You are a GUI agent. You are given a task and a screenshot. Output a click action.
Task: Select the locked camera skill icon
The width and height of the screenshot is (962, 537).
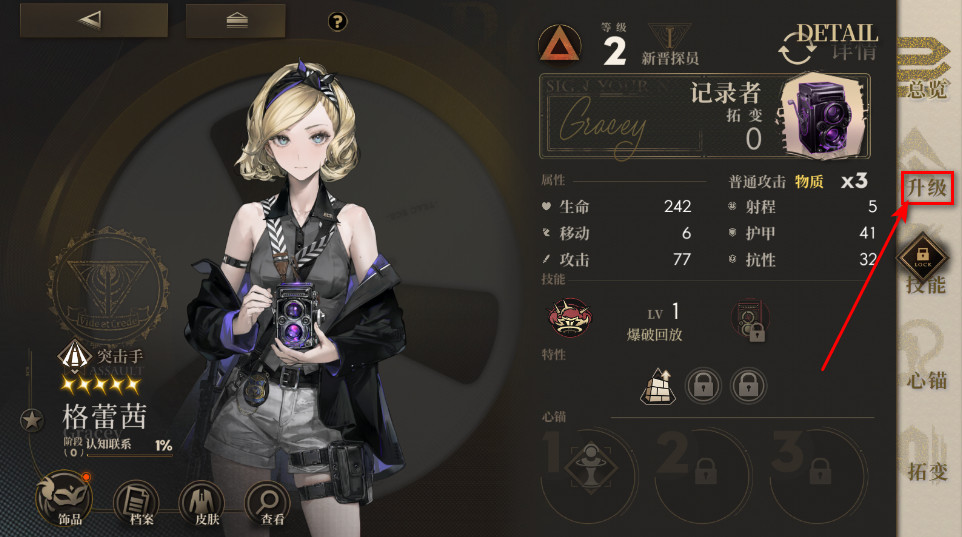pos(748,320)
